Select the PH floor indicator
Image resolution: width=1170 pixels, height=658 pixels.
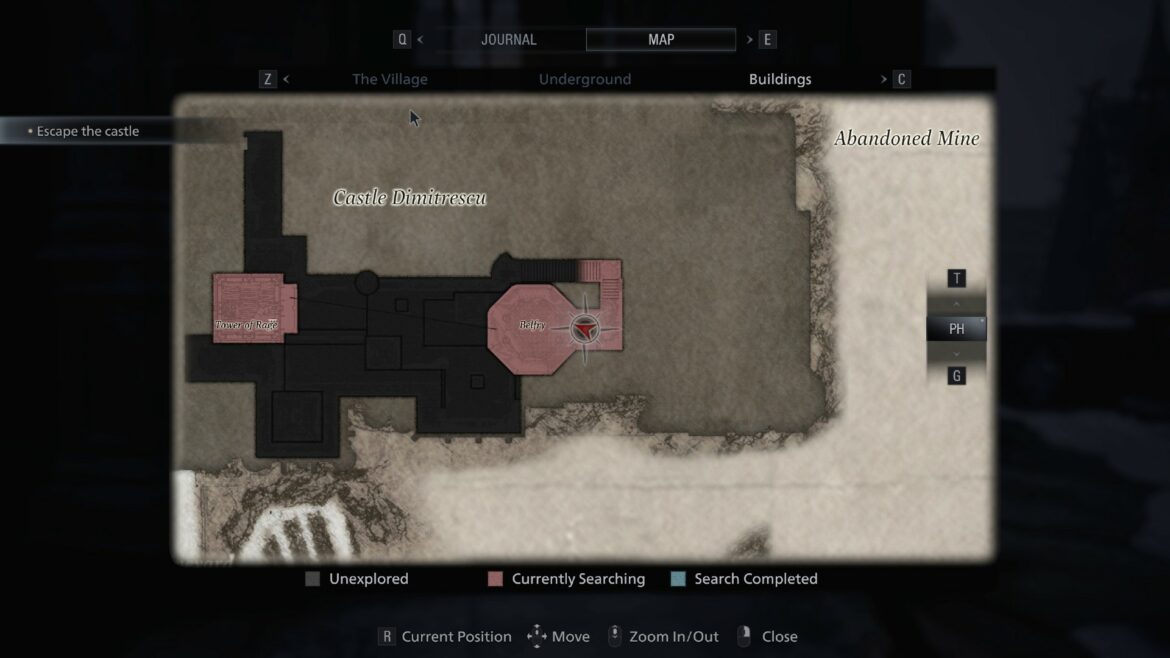point(956,328)
